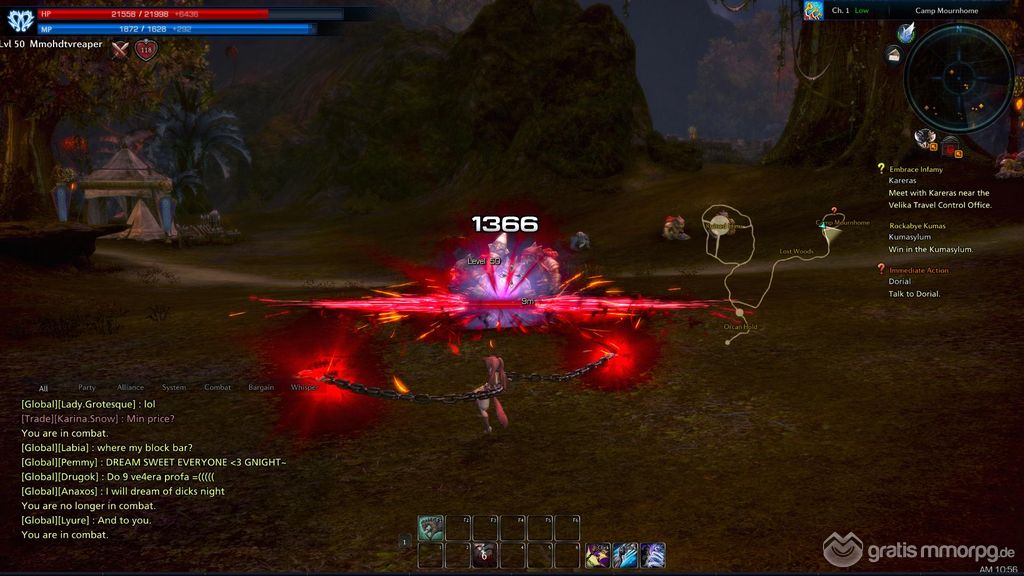This screenshot has width=1024, height=576.
Task: Click the circular minimap
Action: point(958,78)
